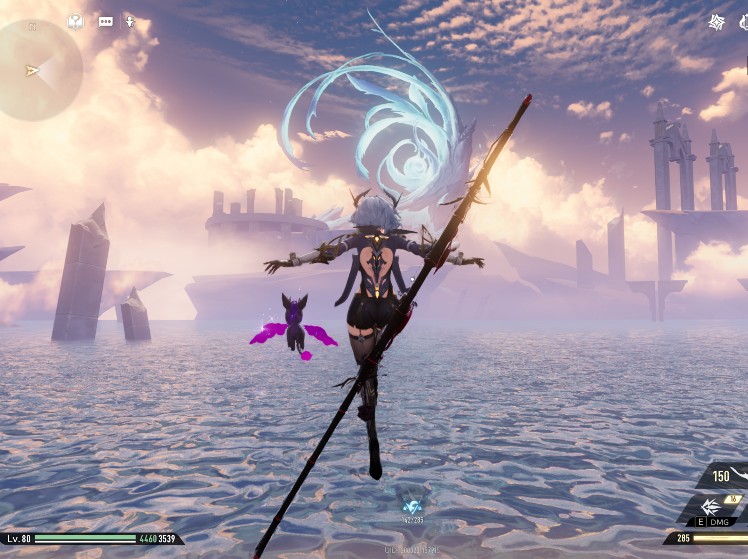This screenshot has width=748, height=559.
Task: Open the guide book icon
Action: click(76, 20)
